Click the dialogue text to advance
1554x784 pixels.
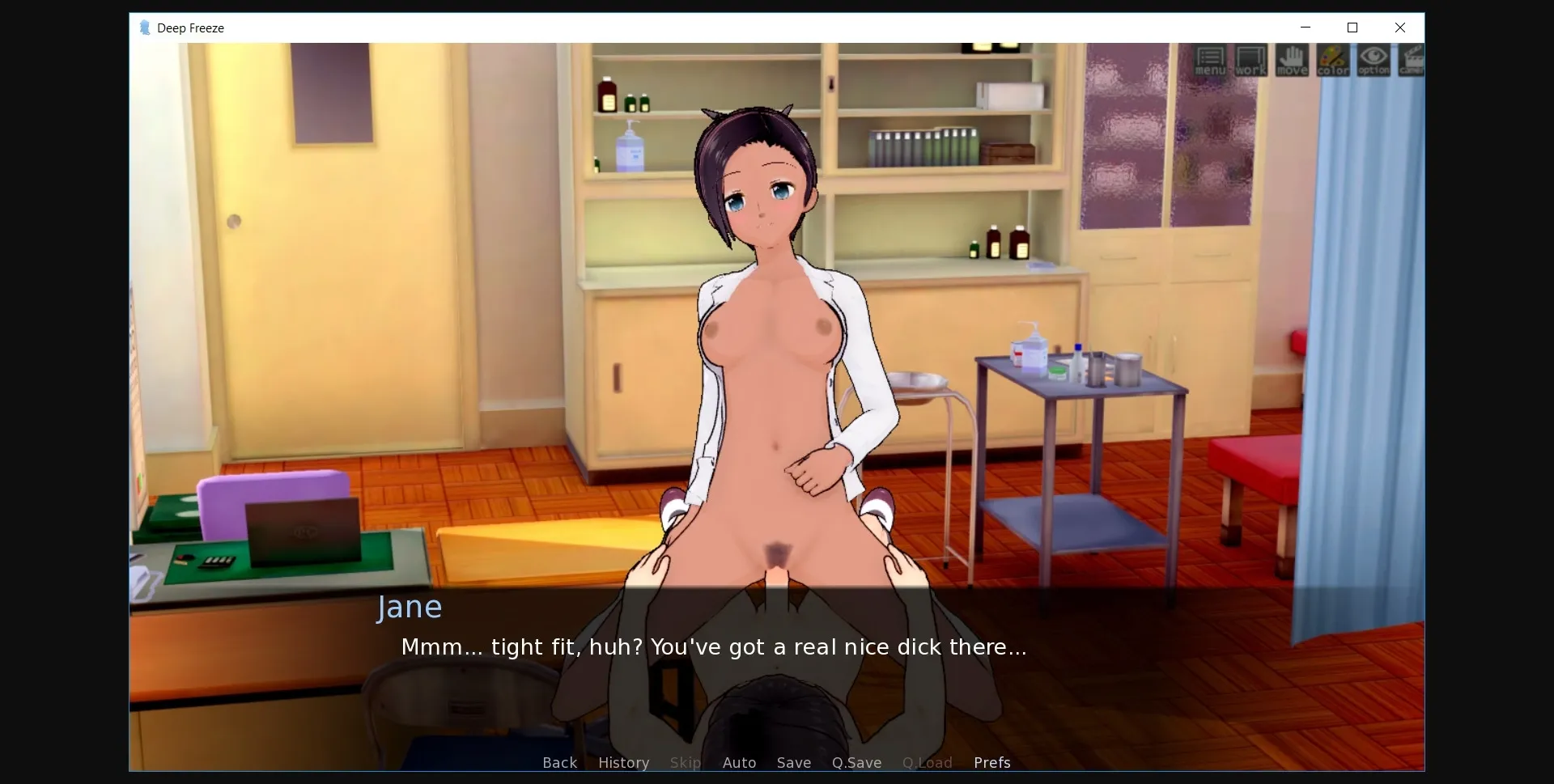coord(714,647)
